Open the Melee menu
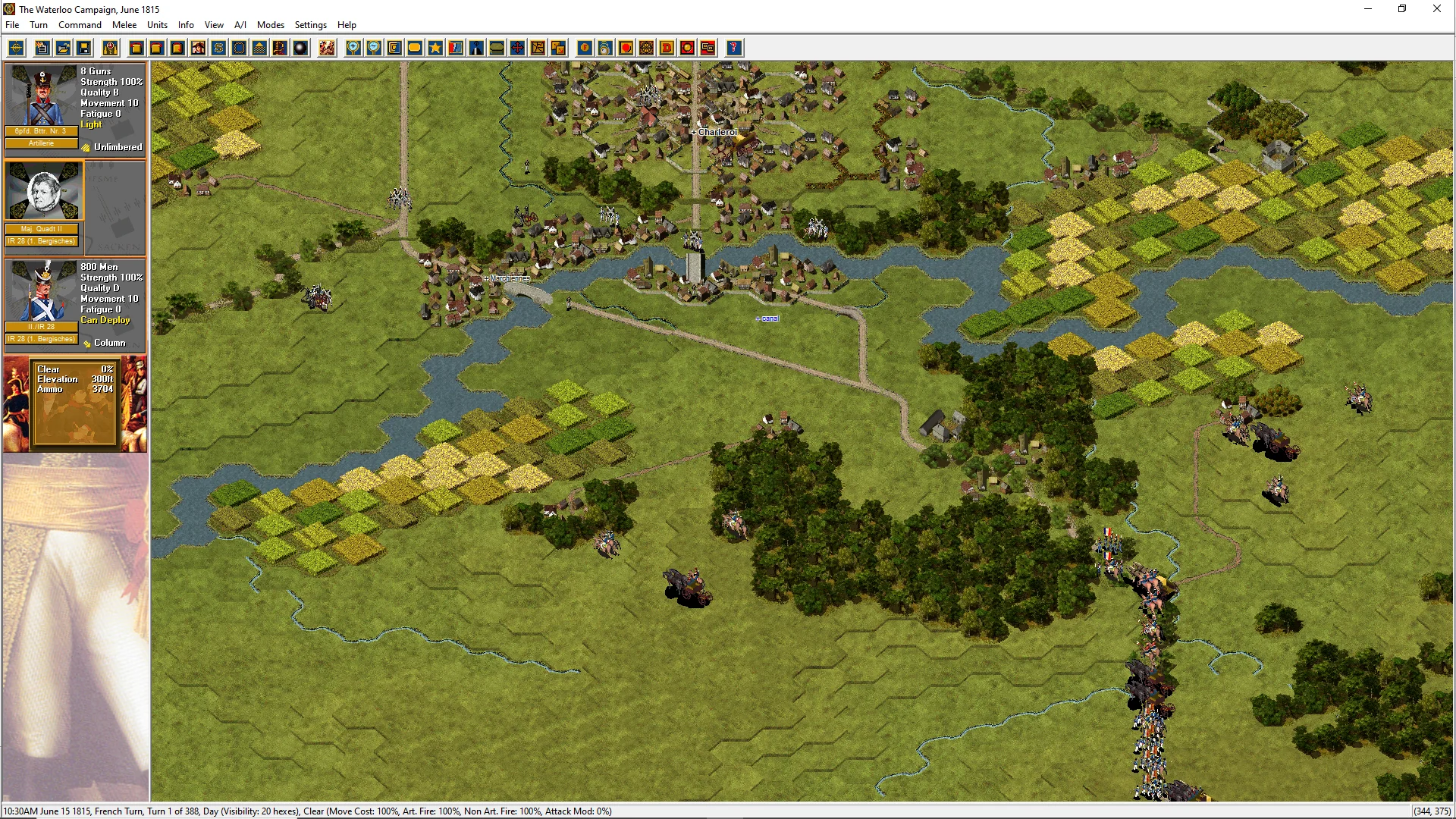Screen dimensions: 1456x819 tap(124, 25)
